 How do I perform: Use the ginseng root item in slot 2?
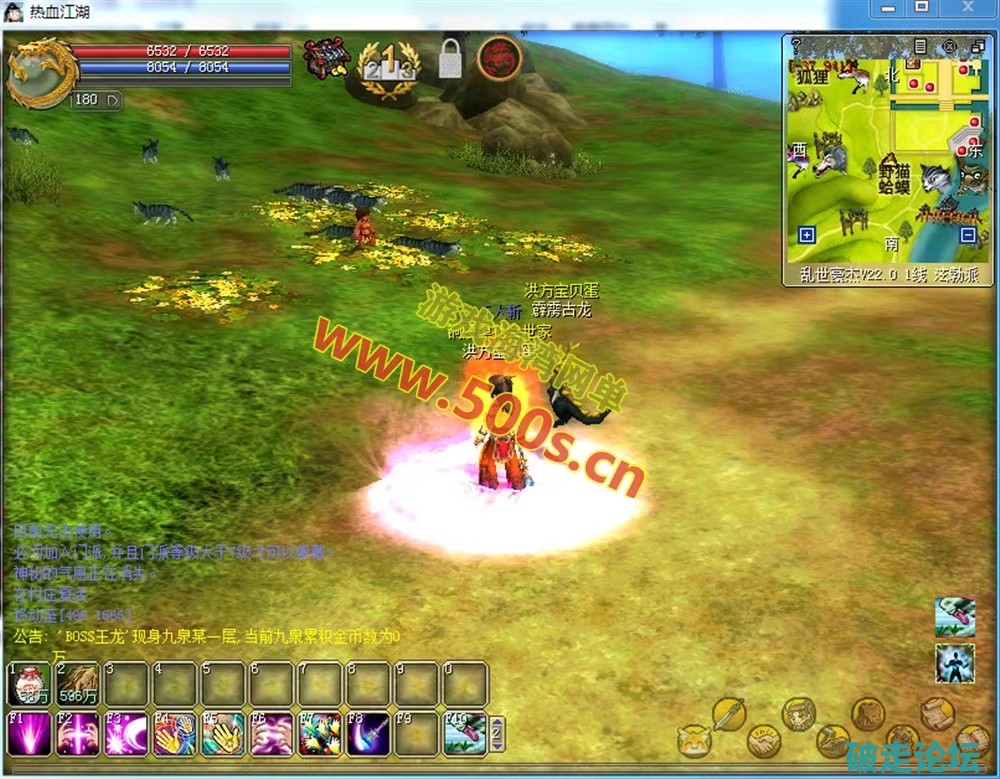[78, 684]
